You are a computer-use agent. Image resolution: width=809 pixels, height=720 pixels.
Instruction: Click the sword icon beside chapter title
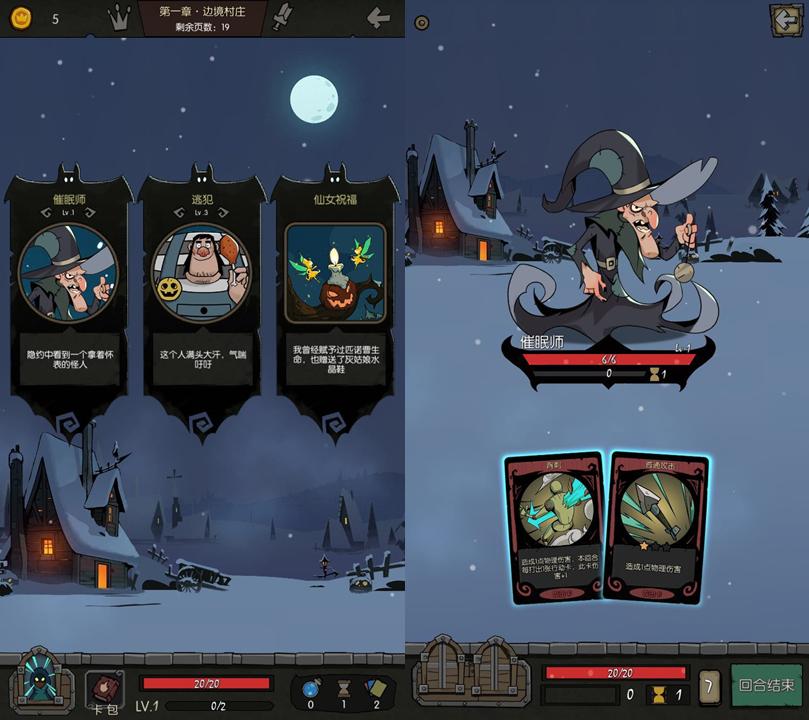pyautogui.click(x=284, y=16)
